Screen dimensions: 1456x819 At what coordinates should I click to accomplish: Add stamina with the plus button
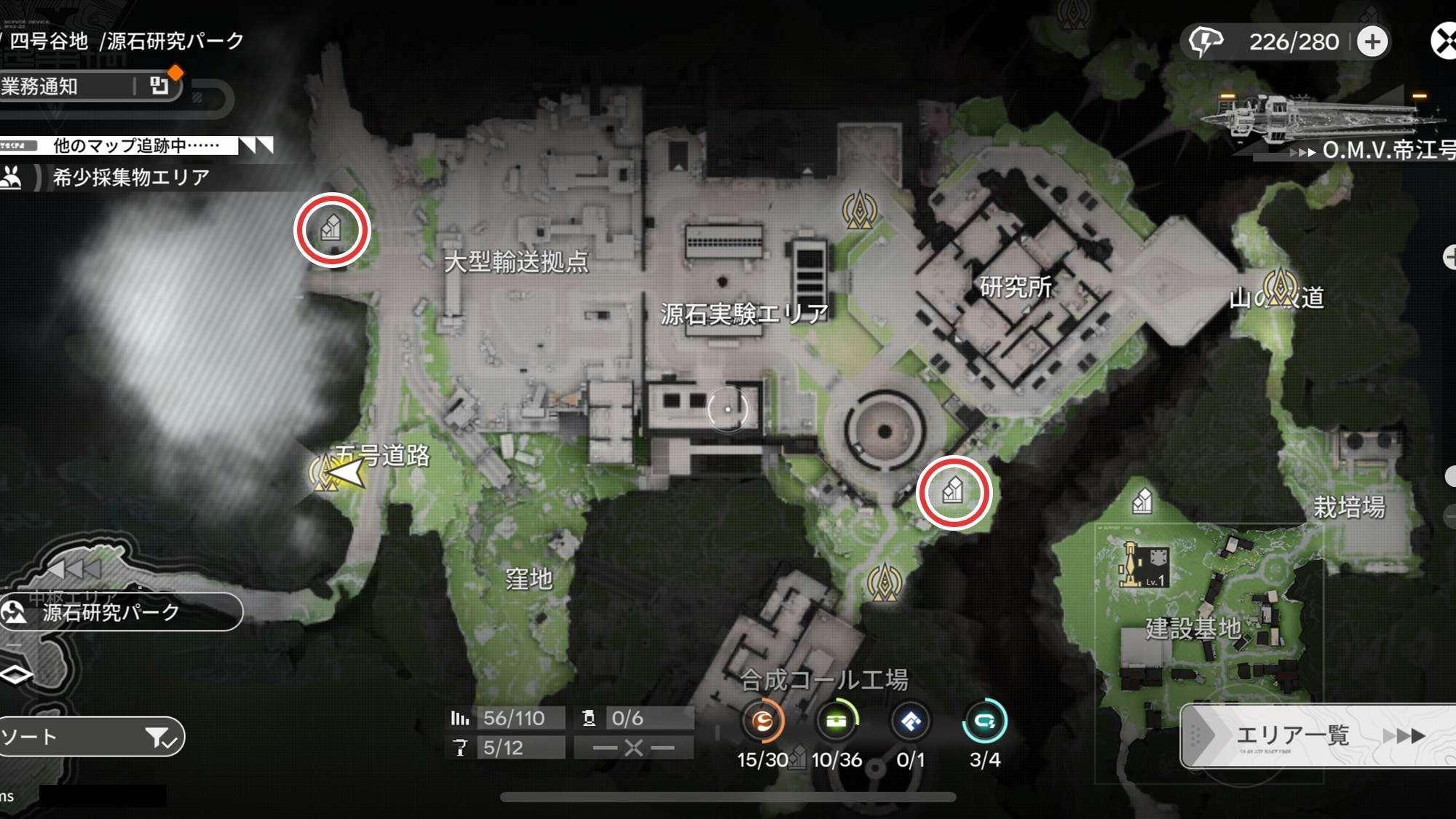coord(1372,41)
